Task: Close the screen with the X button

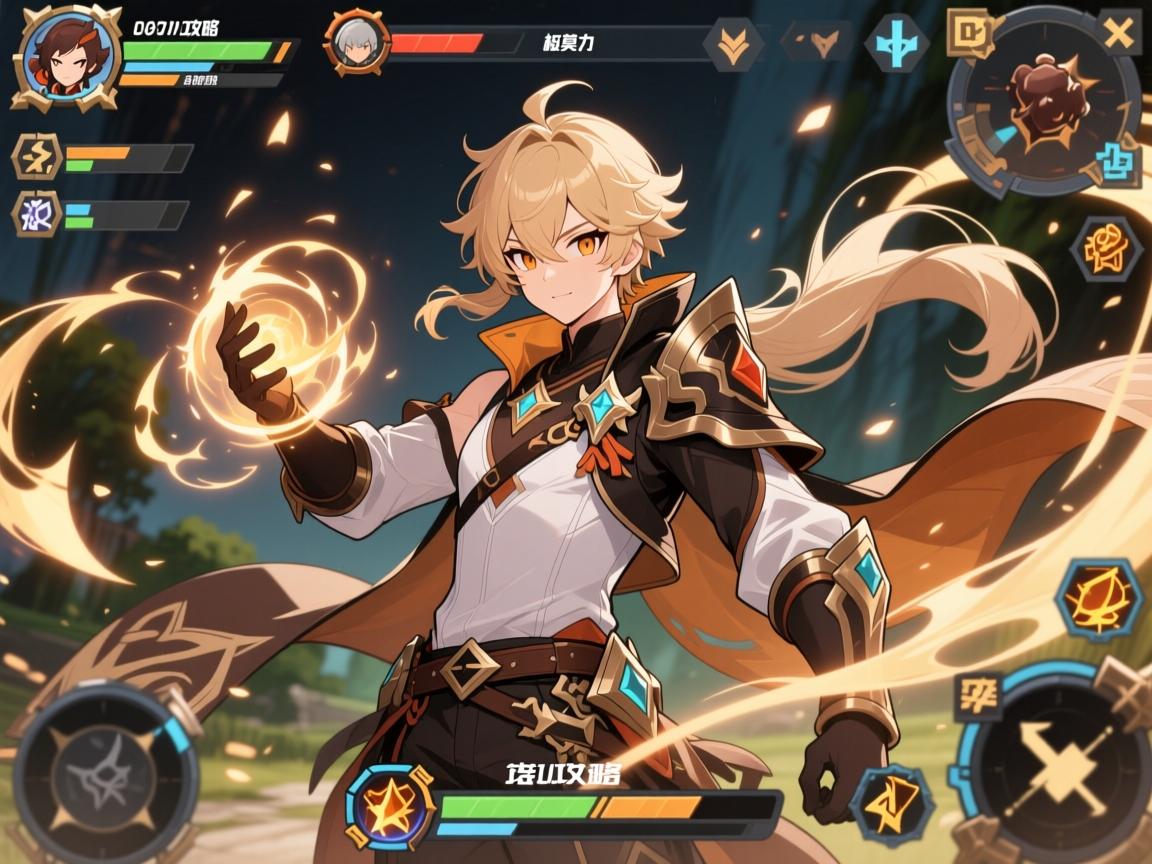Action: click(1119, 33)
